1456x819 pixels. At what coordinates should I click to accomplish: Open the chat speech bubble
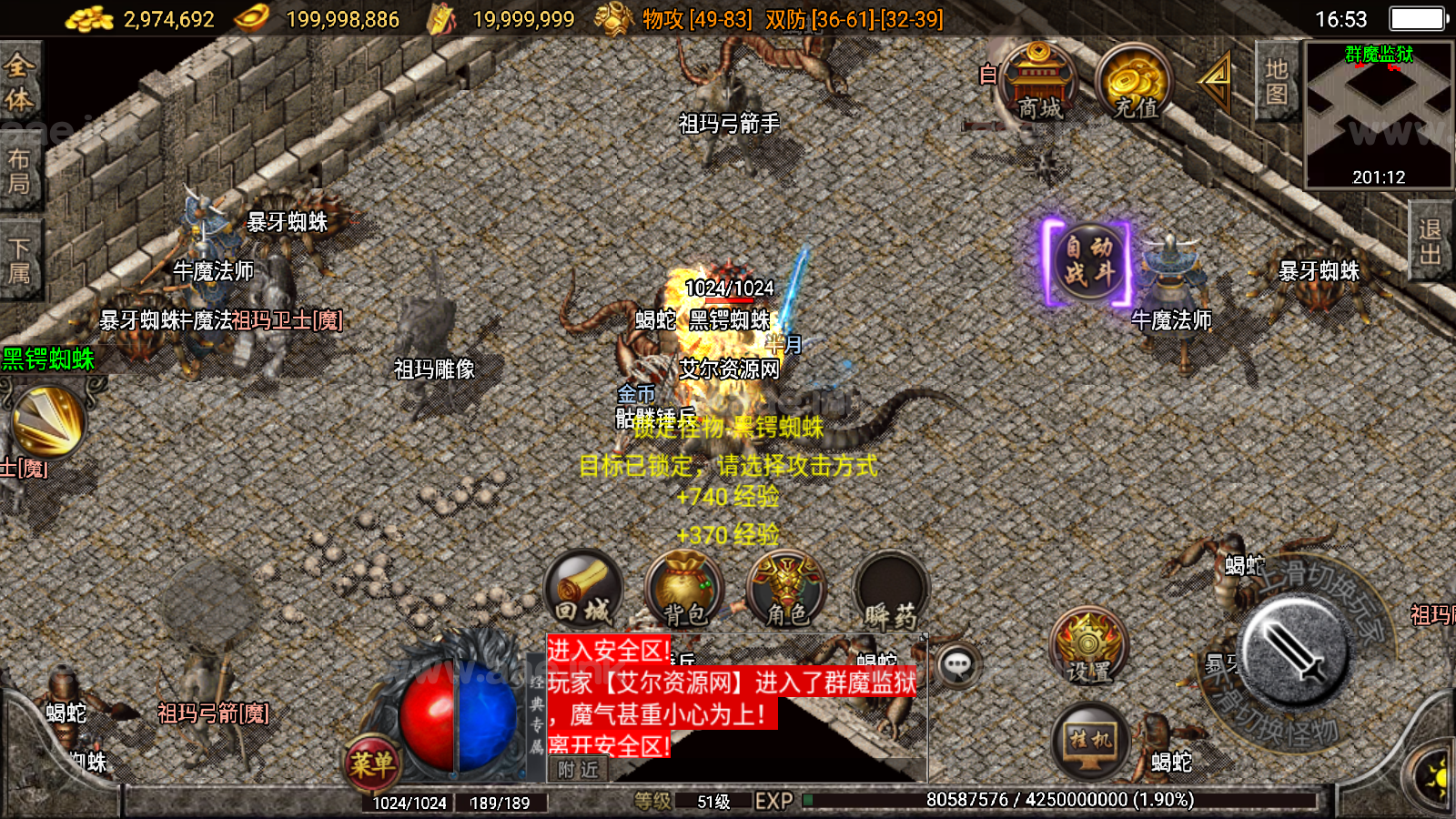pyautogui.click(x=956, y=665)
